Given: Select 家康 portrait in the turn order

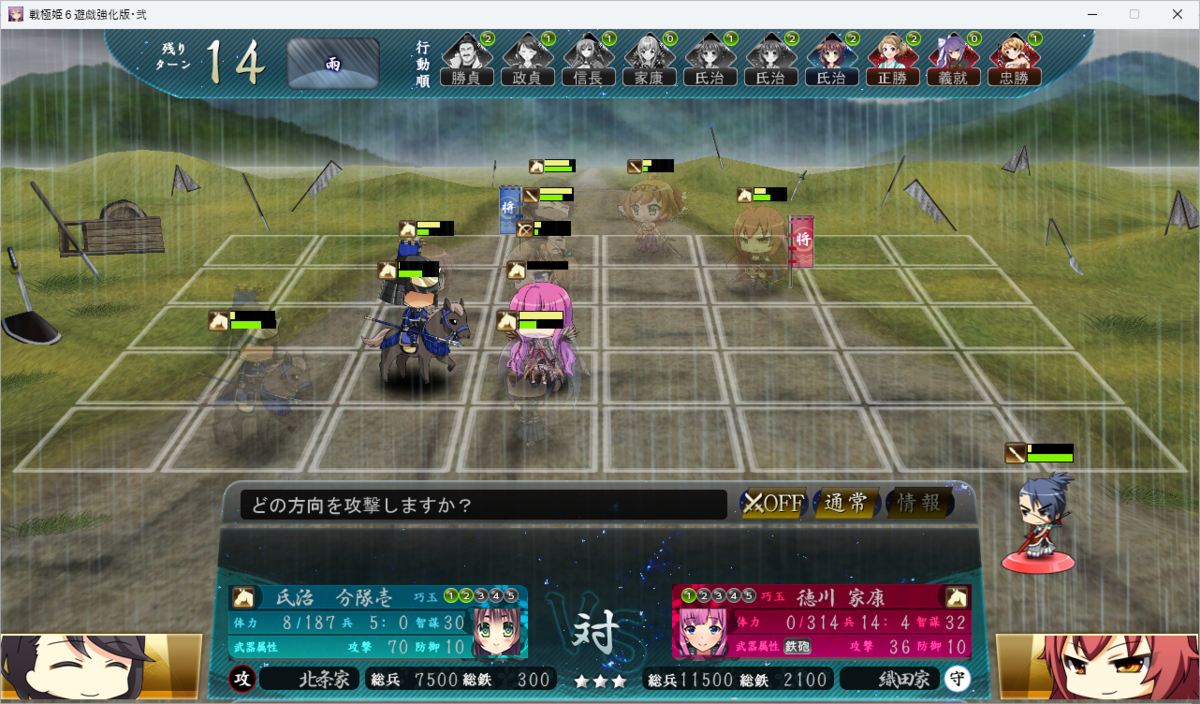Looking at the screenshot, I should [650, 60].
